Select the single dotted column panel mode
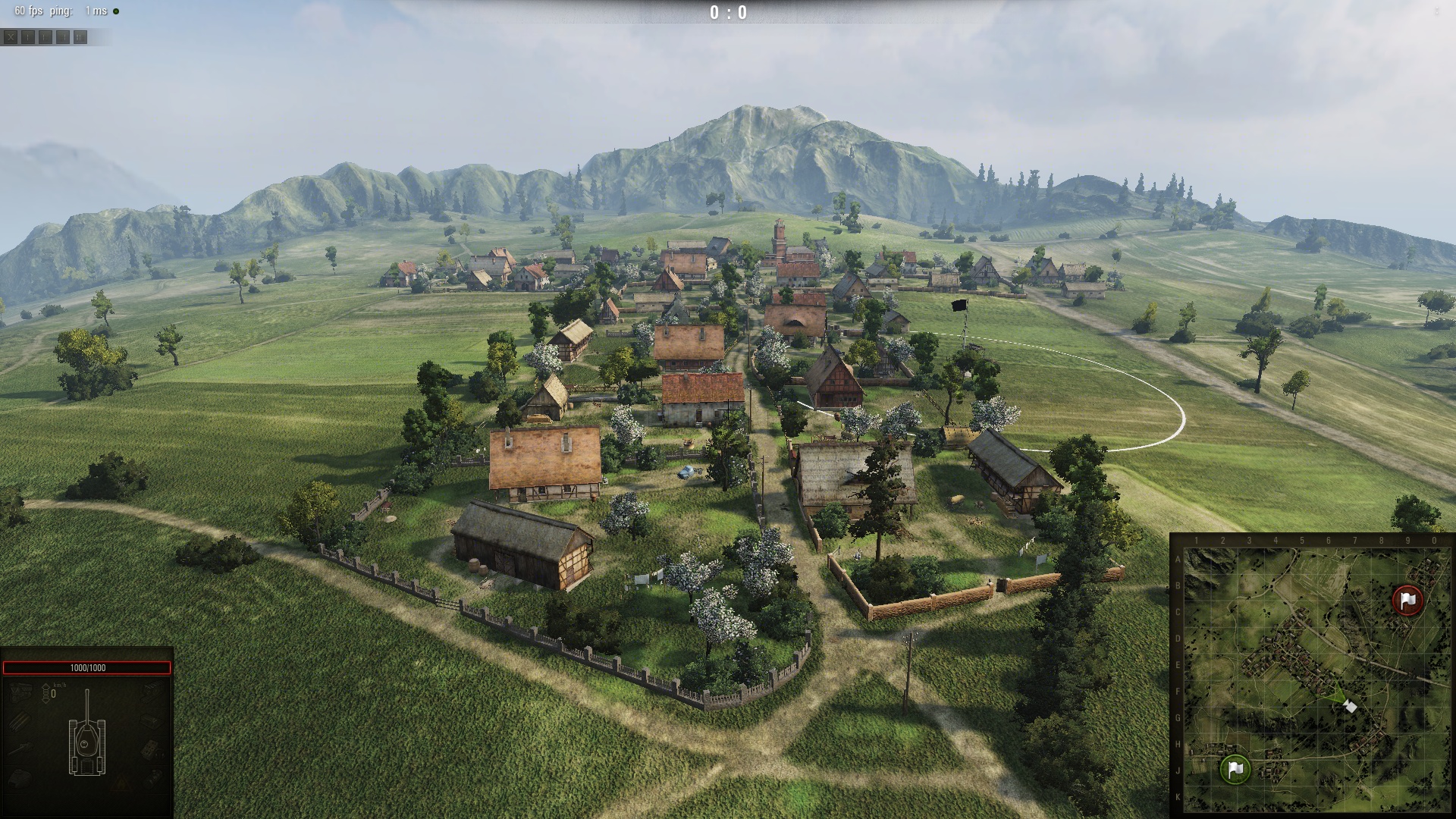The height and width of the screenshot is (819, 1456). click(28, 37)
